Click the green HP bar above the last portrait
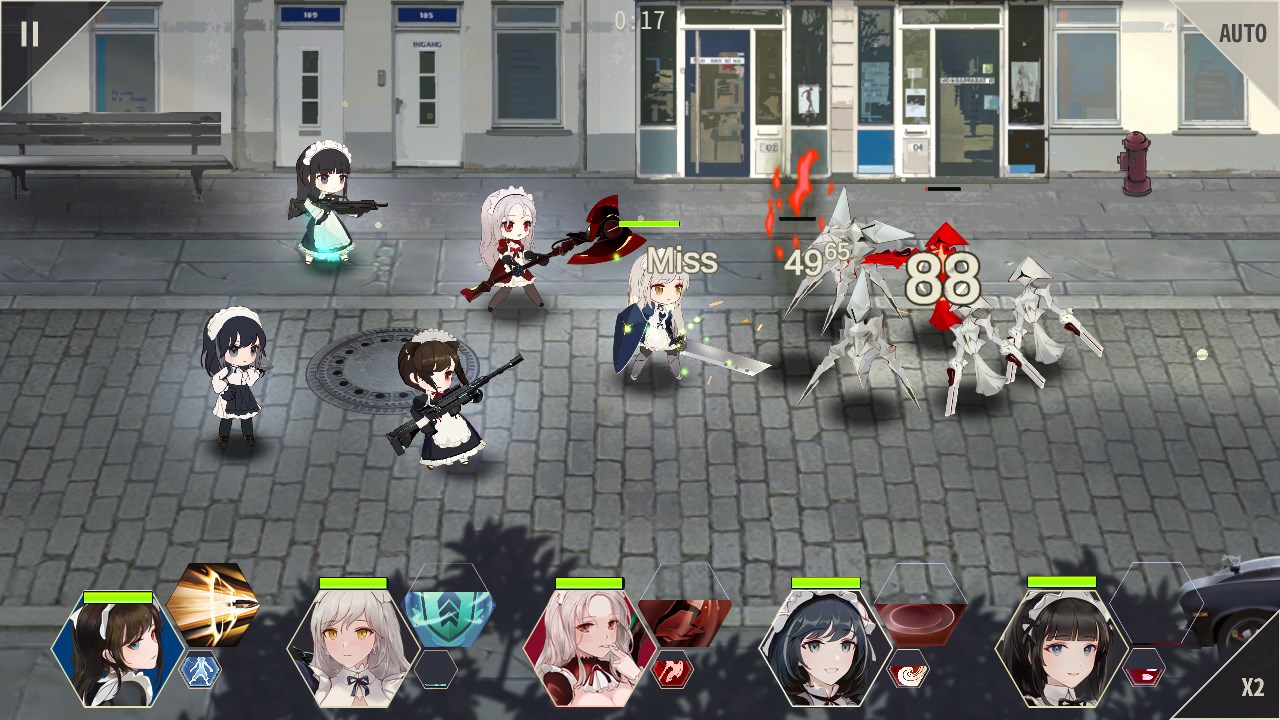 1060,582
